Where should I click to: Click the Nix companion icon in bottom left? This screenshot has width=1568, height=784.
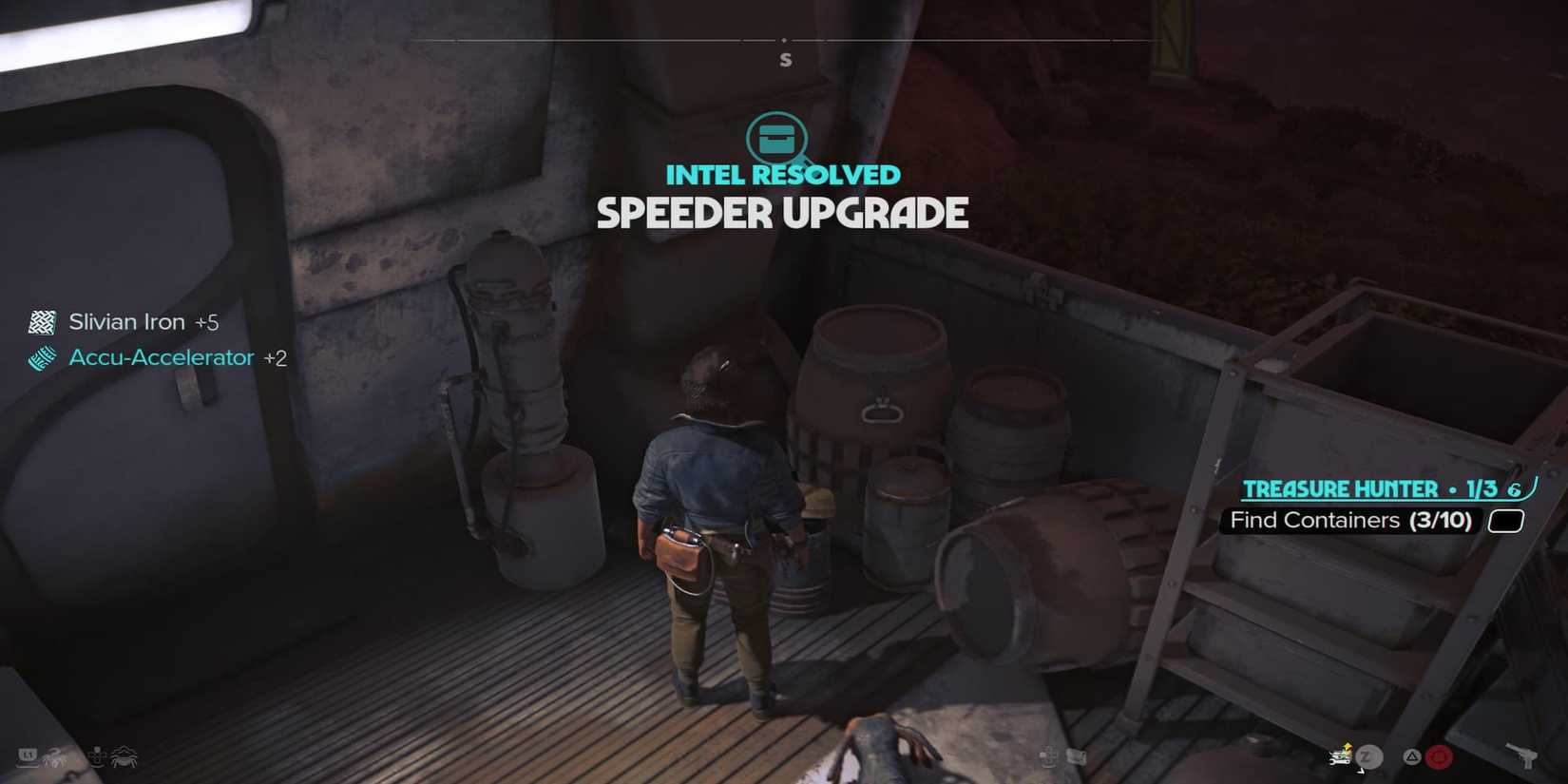[124, 757]
